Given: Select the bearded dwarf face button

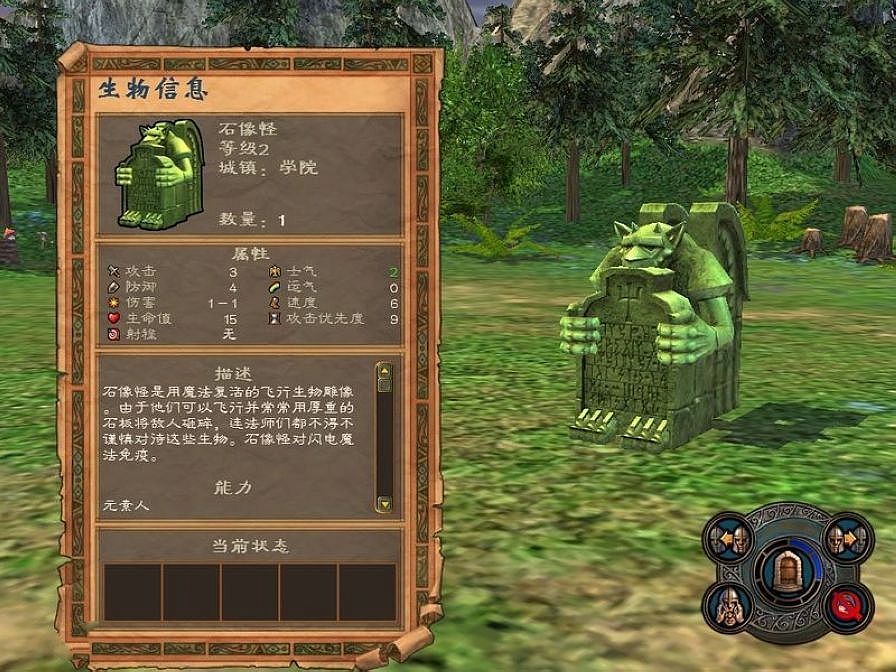Looking at the screenshot, I should [727, 606].
